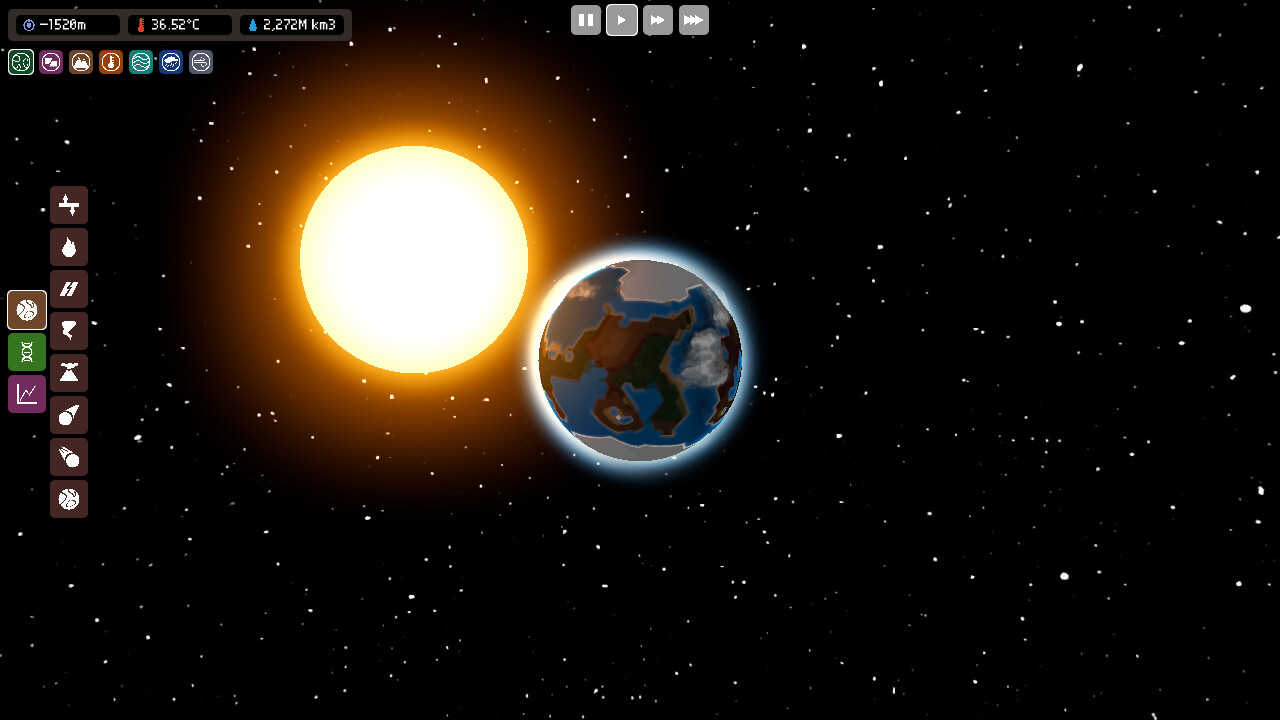Select the volcano eruption tool
The width and height of the screenshot is (1280, 720).
pyautogui.click(x=69, y=373)
